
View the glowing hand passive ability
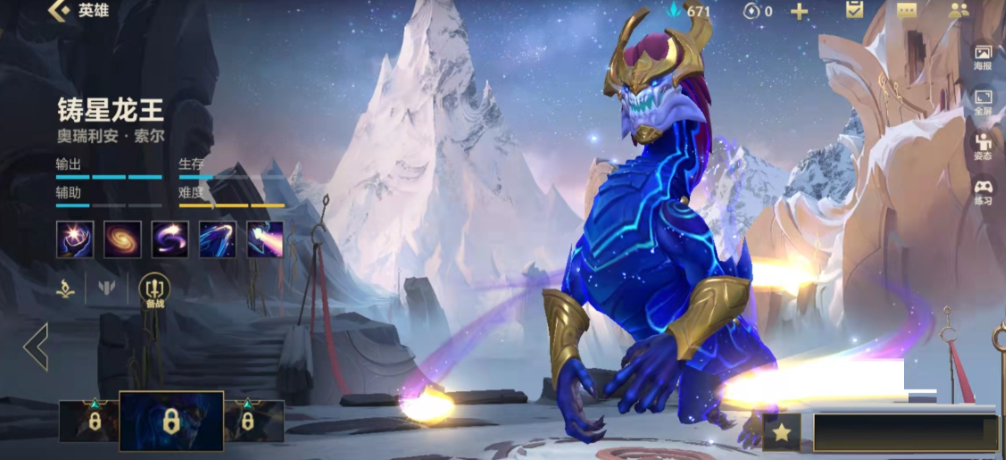(x=75, y=239)
